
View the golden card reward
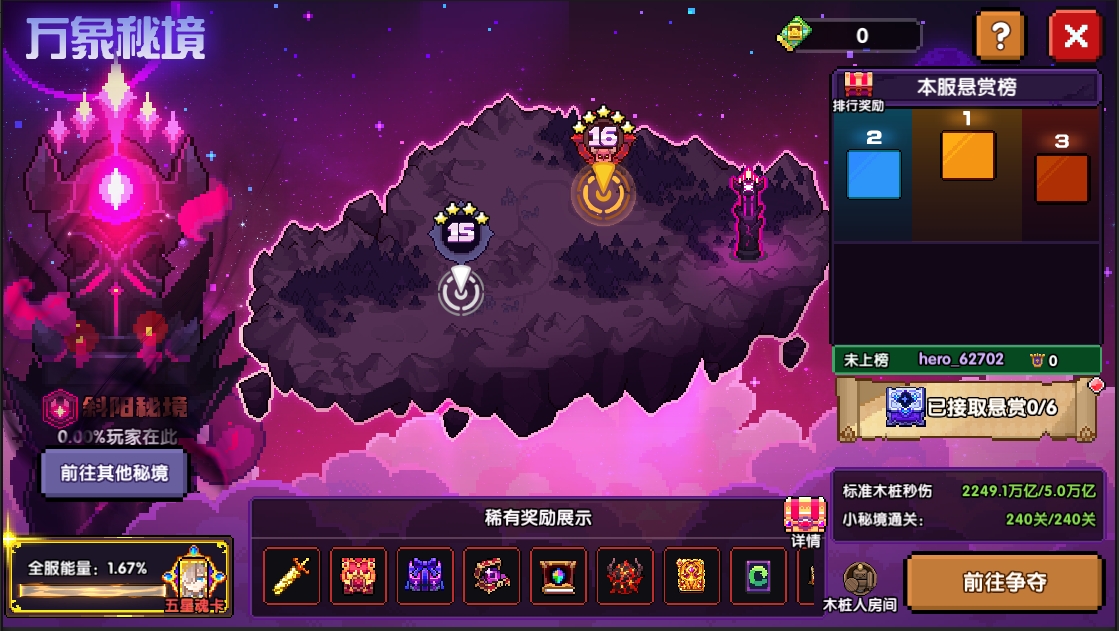(692, 576)
